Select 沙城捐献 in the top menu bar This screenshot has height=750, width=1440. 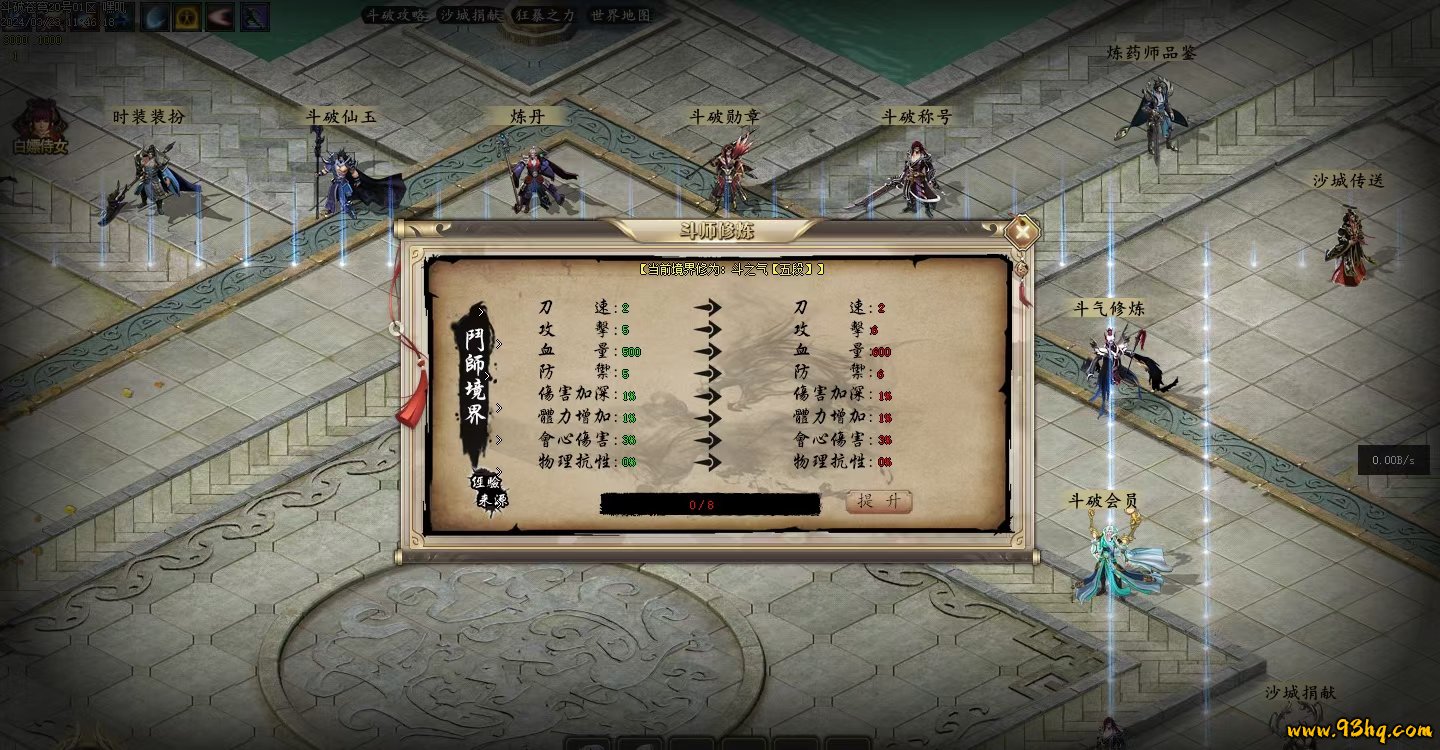coord(472,16)
